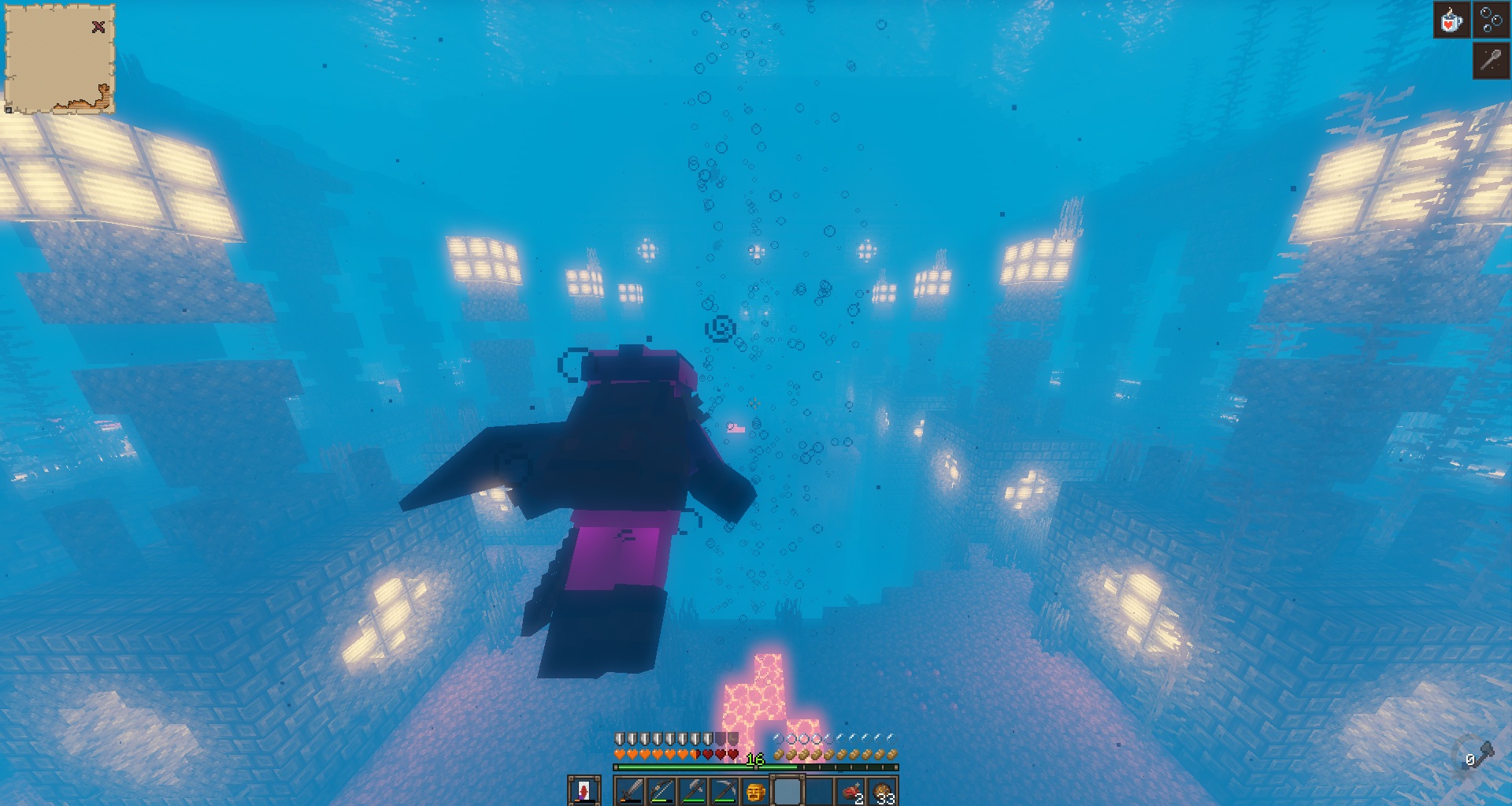
Task: Select the pickaxe hotbar slot
Action: 724,790
